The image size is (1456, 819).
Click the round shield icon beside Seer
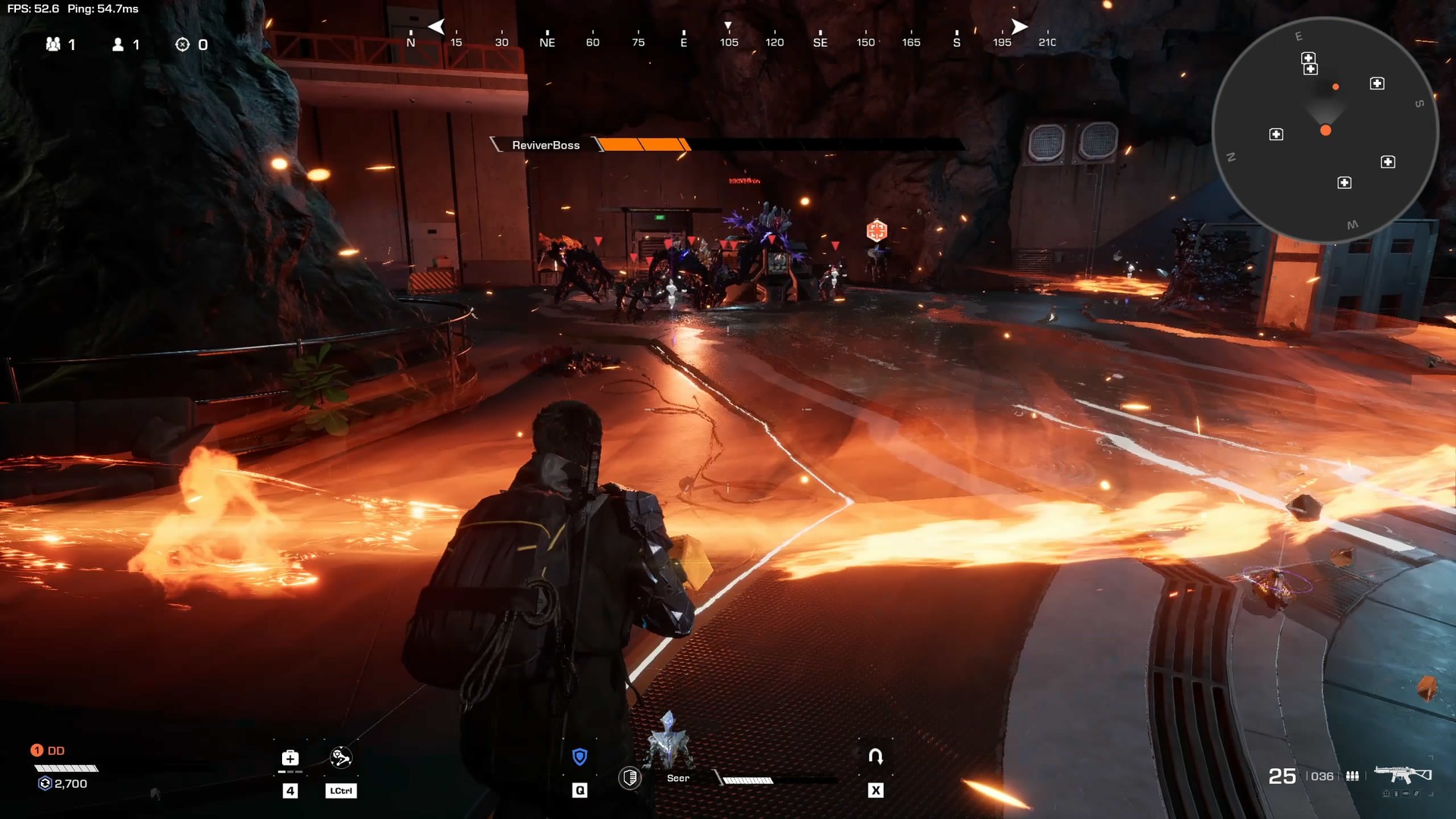[x=629, y=777]
